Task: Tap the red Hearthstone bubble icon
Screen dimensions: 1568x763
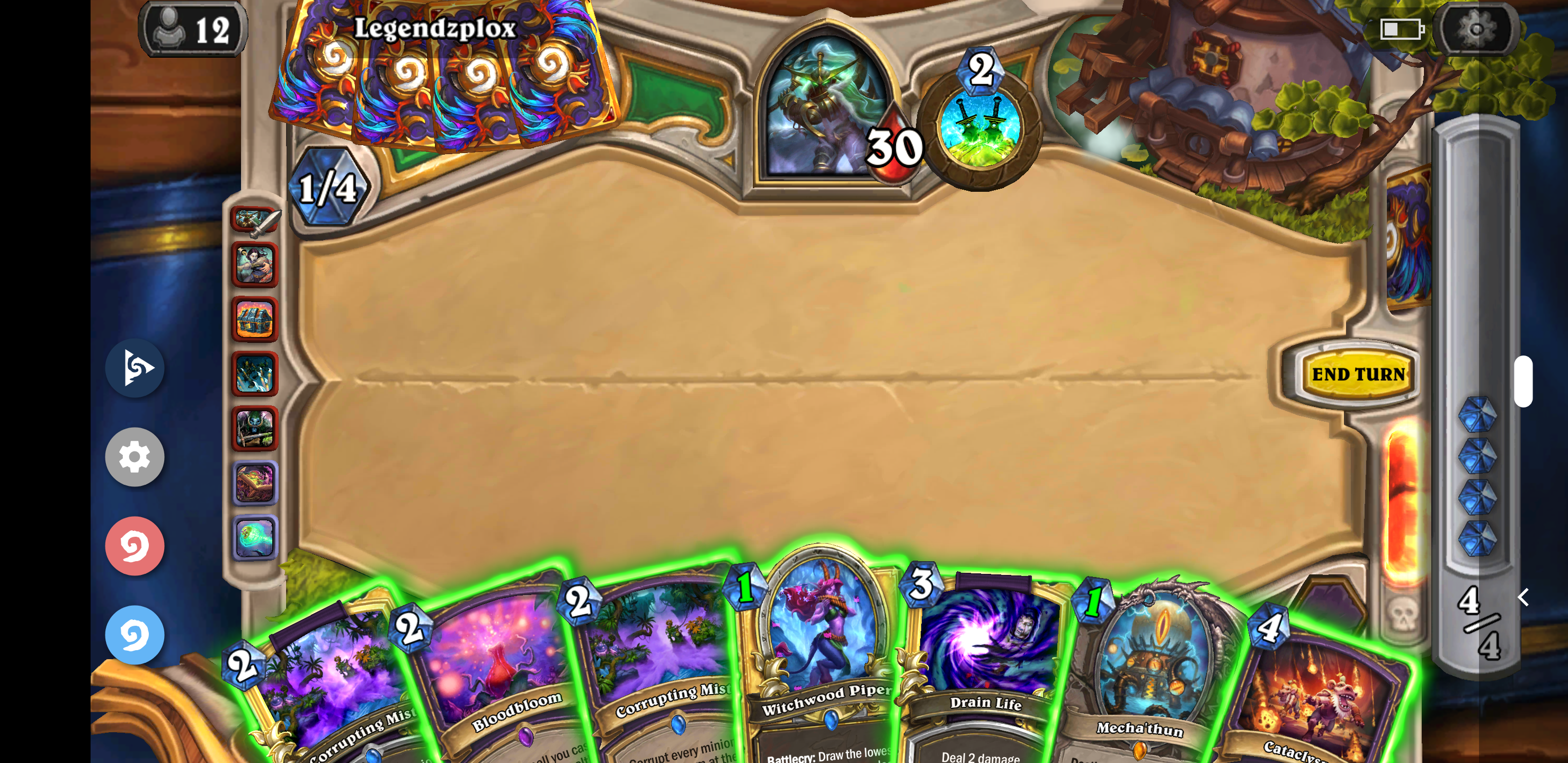Action: click(x=134, y=546)
